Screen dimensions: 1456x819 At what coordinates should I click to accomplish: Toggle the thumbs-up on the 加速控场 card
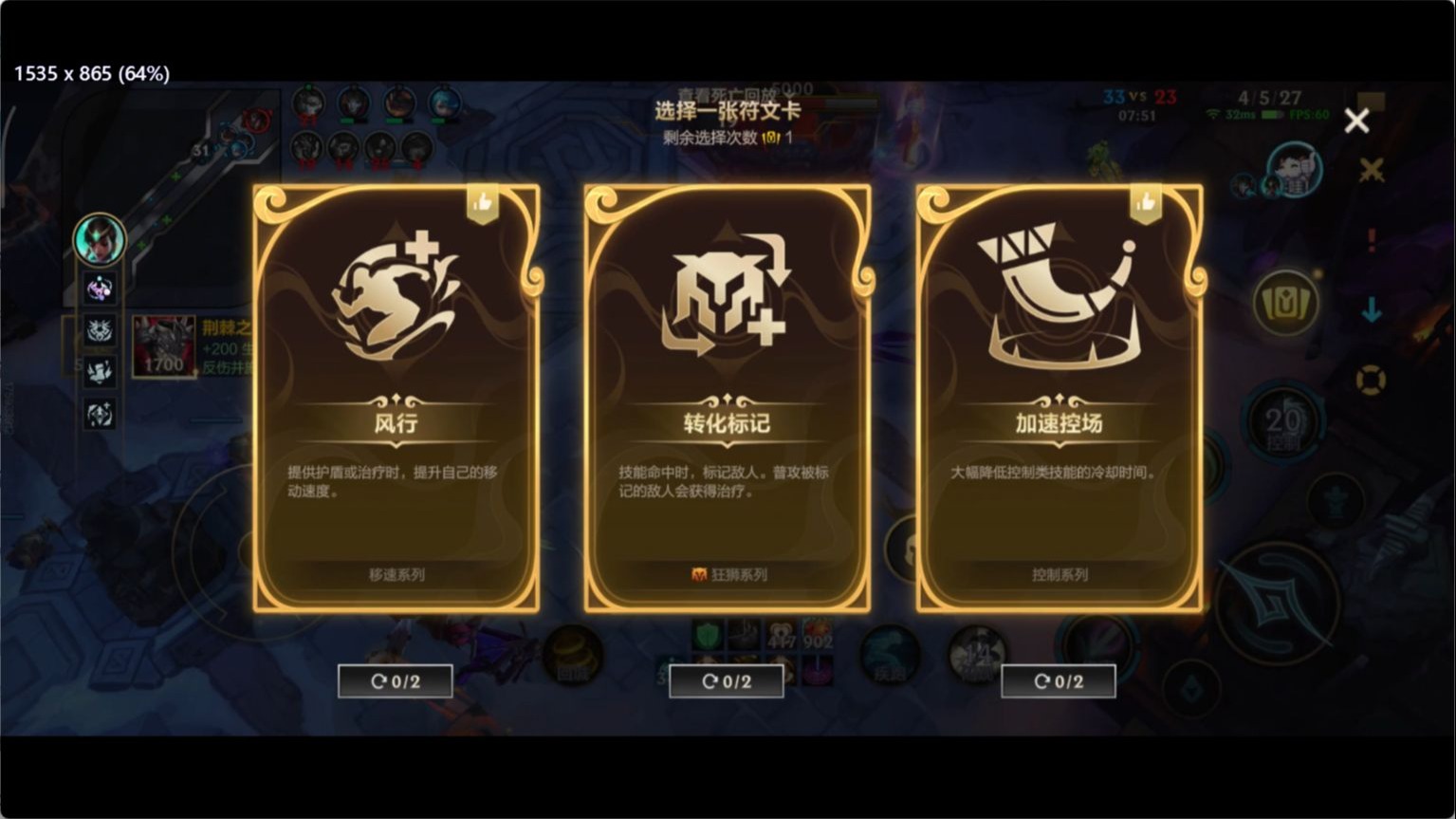tap(1145, 201)
